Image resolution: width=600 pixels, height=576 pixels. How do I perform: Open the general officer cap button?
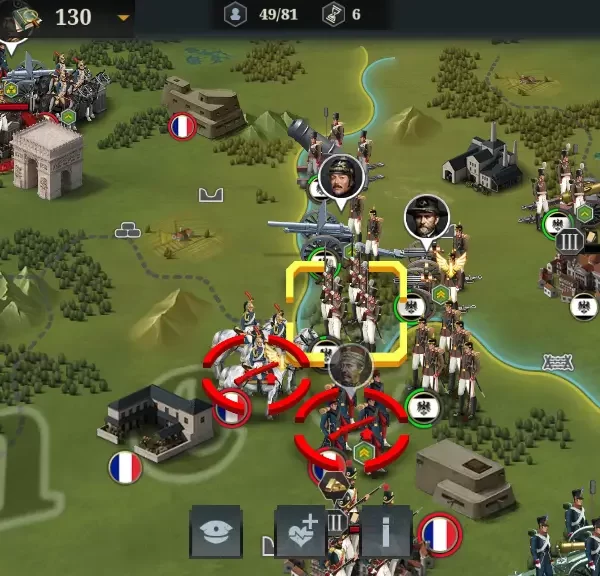(x=215, y=530)
